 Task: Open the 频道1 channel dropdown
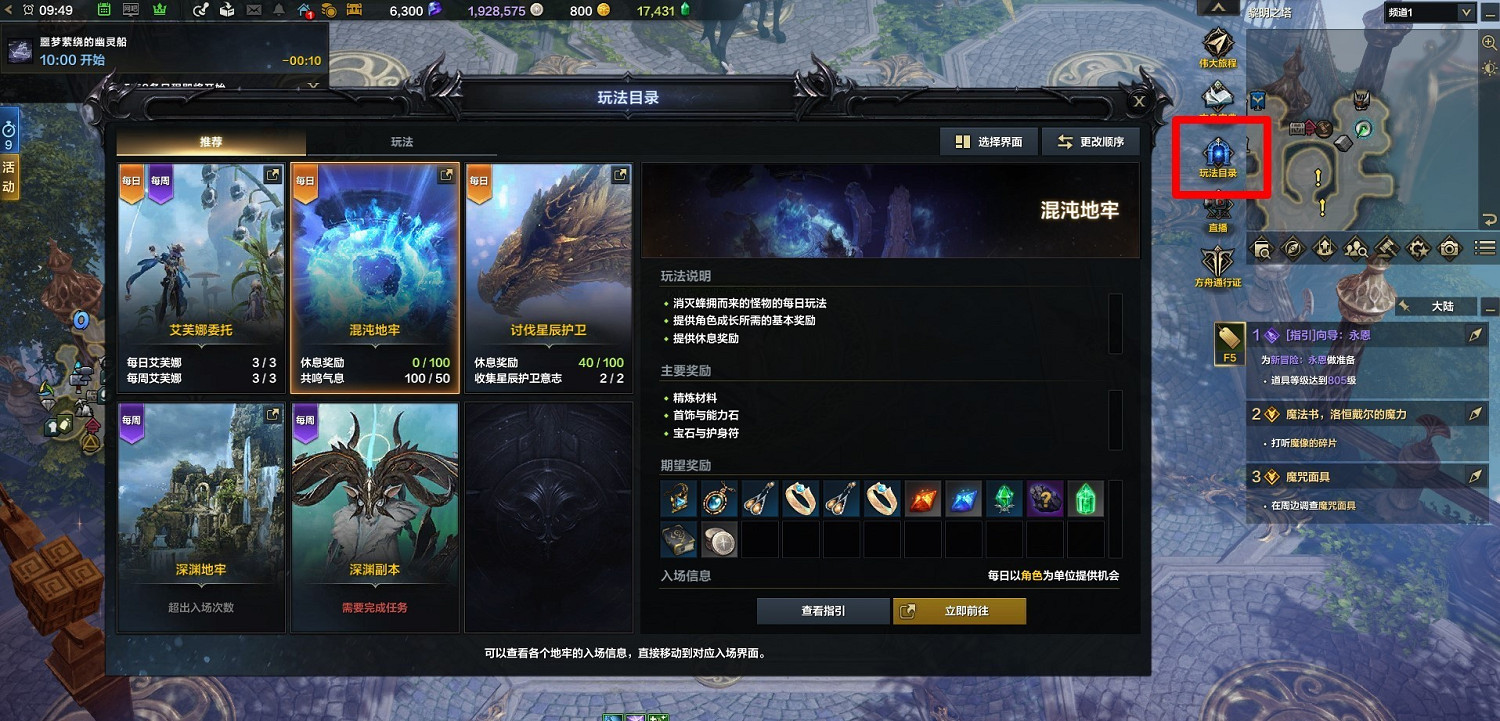click(1428, 12)
